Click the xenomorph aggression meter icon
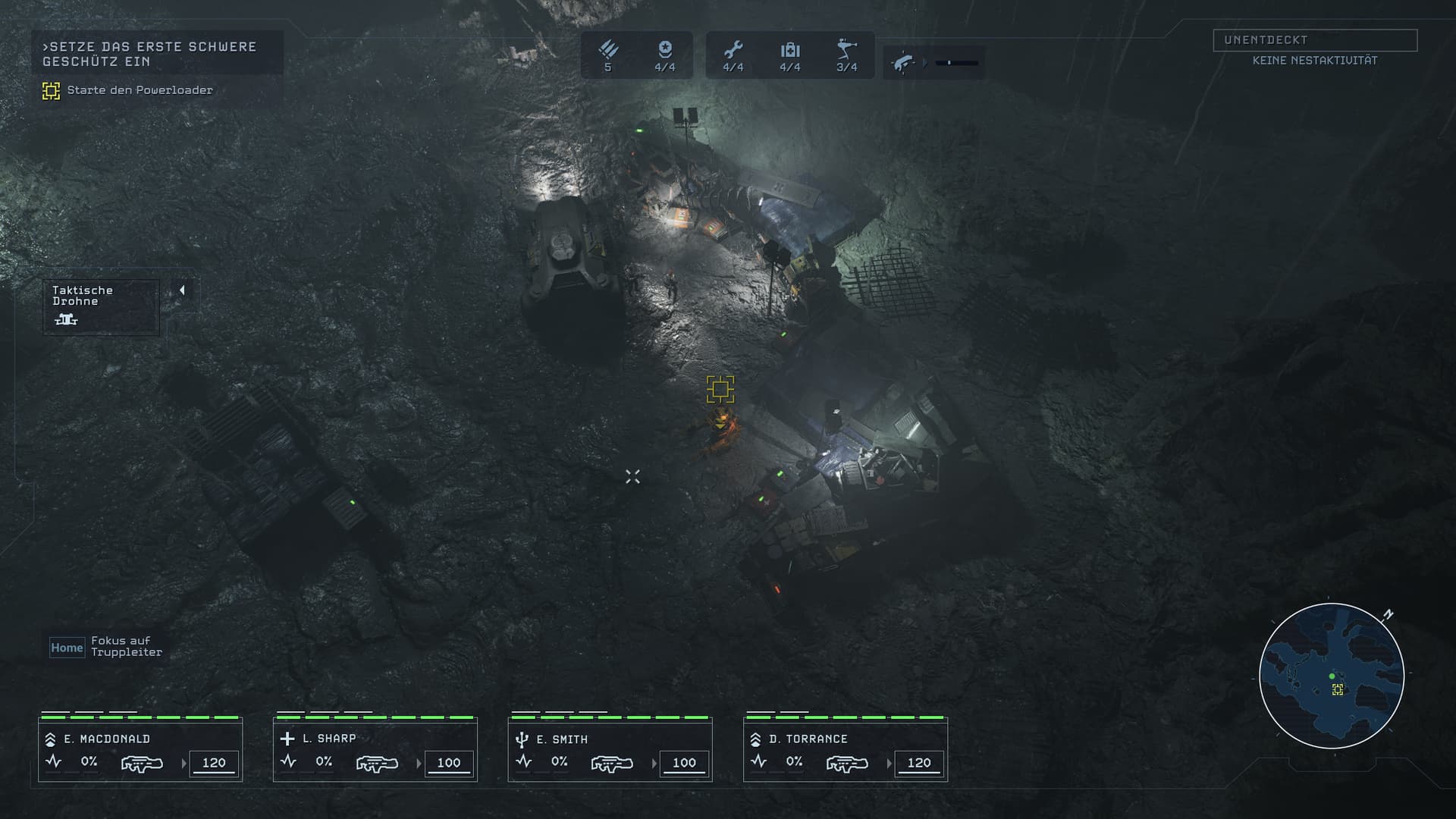Viewport: 1456px width, 819px height. (902, 62)
